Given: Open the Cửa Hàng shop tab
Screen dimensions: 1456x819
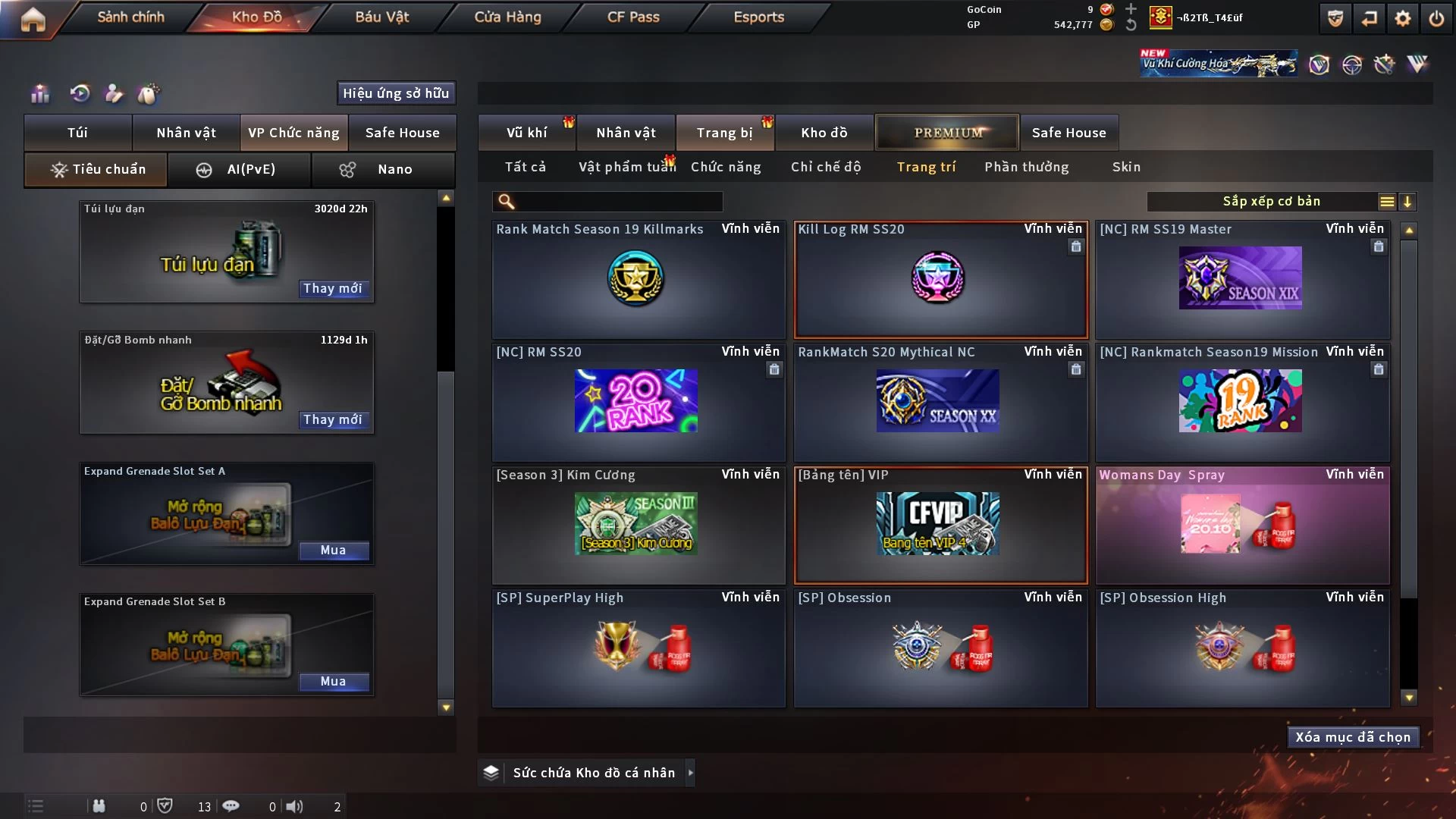Looking at the screenshot, I should click(x=507, y=17).
